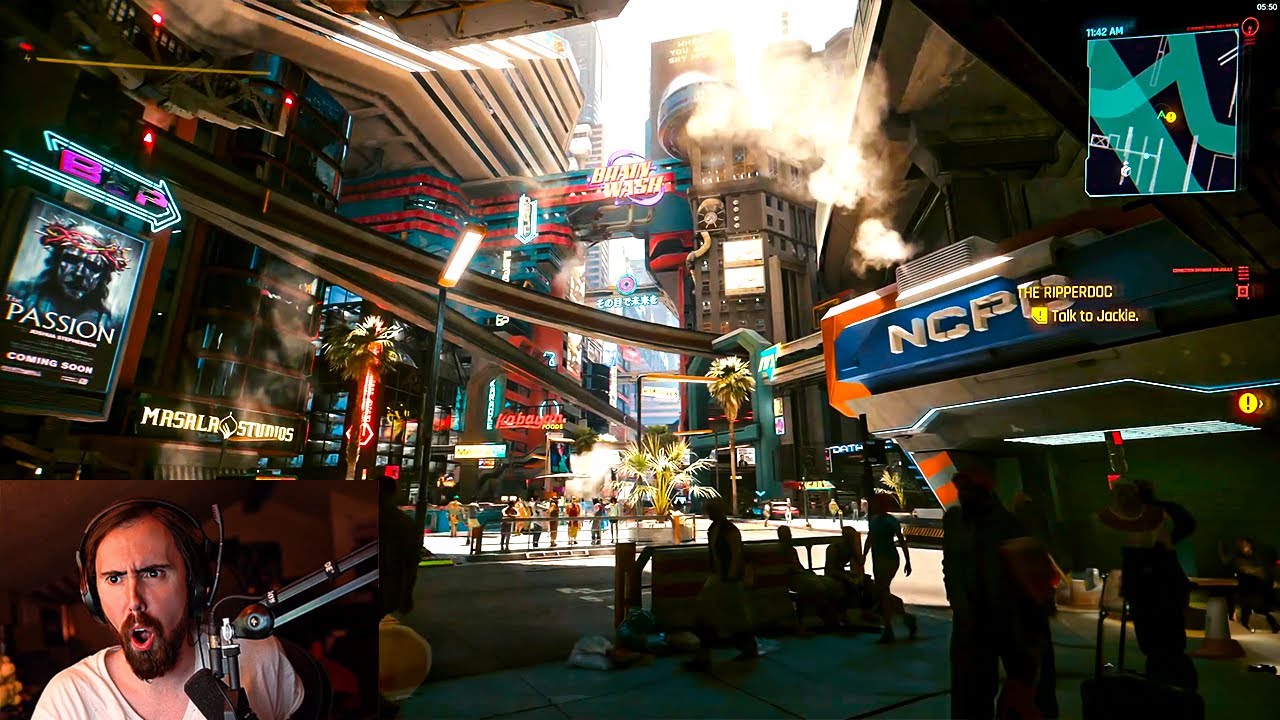Image resolution: width=1280 pixels, height=720 pixels.
Task: Click the blue waypoint dot on the minimap
Action: point(1146,156)
